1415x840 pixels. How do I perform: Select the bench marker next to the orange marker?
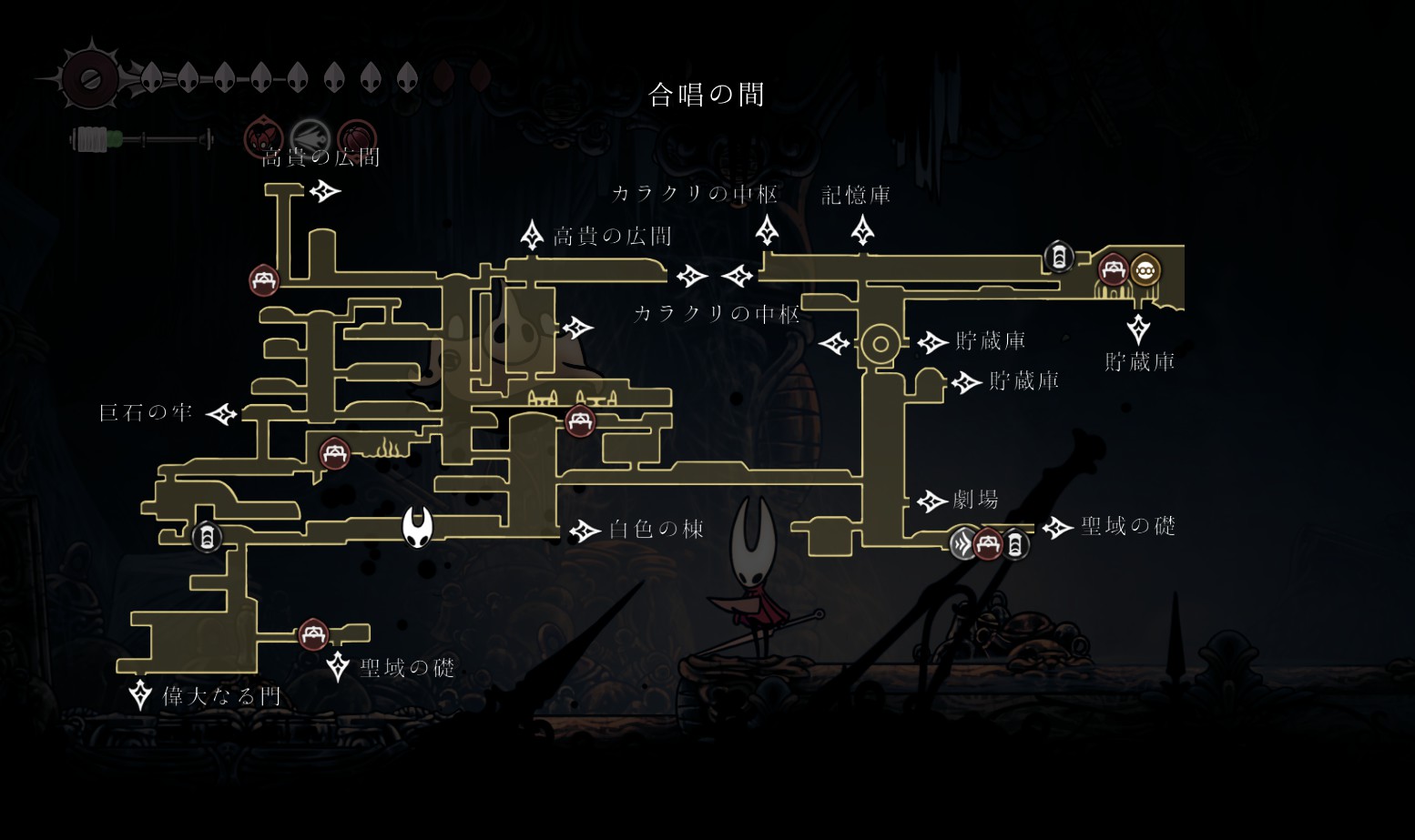point(1113,270)
